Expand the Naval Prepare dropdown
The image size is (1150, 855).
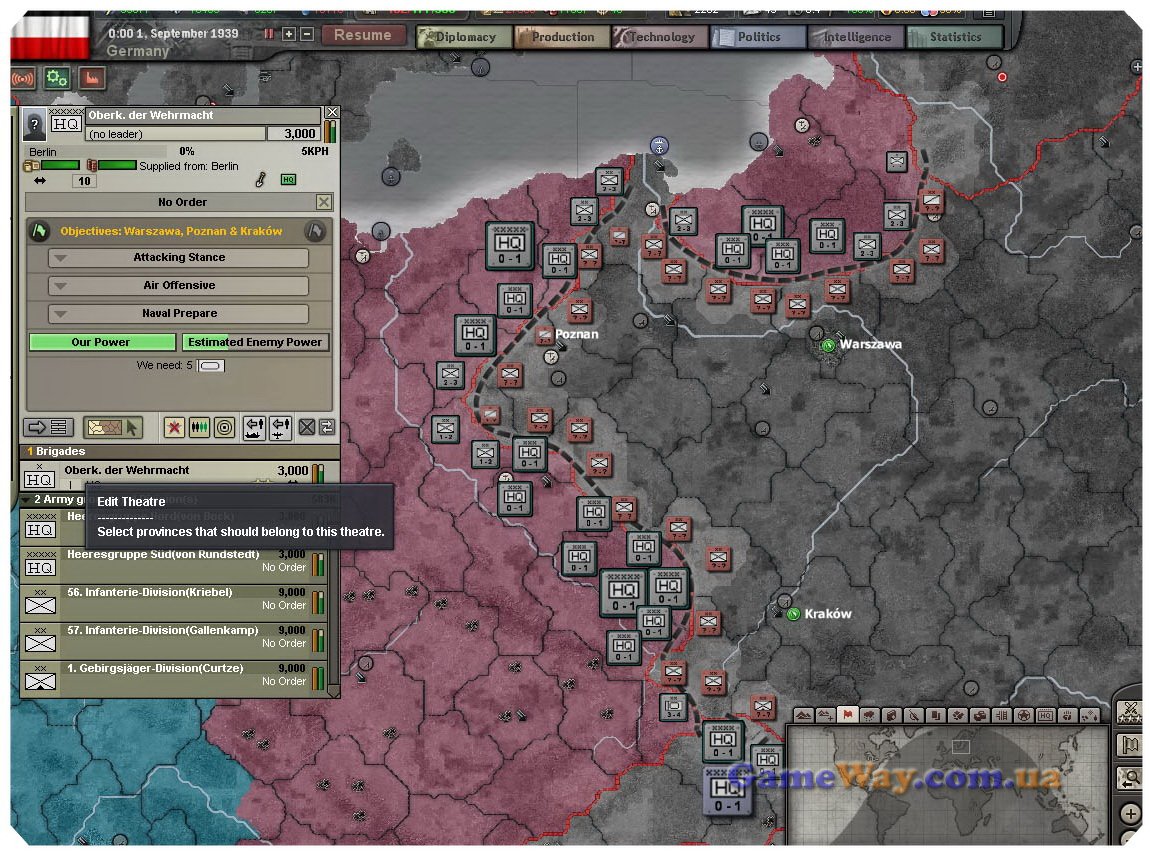[179, 314]
